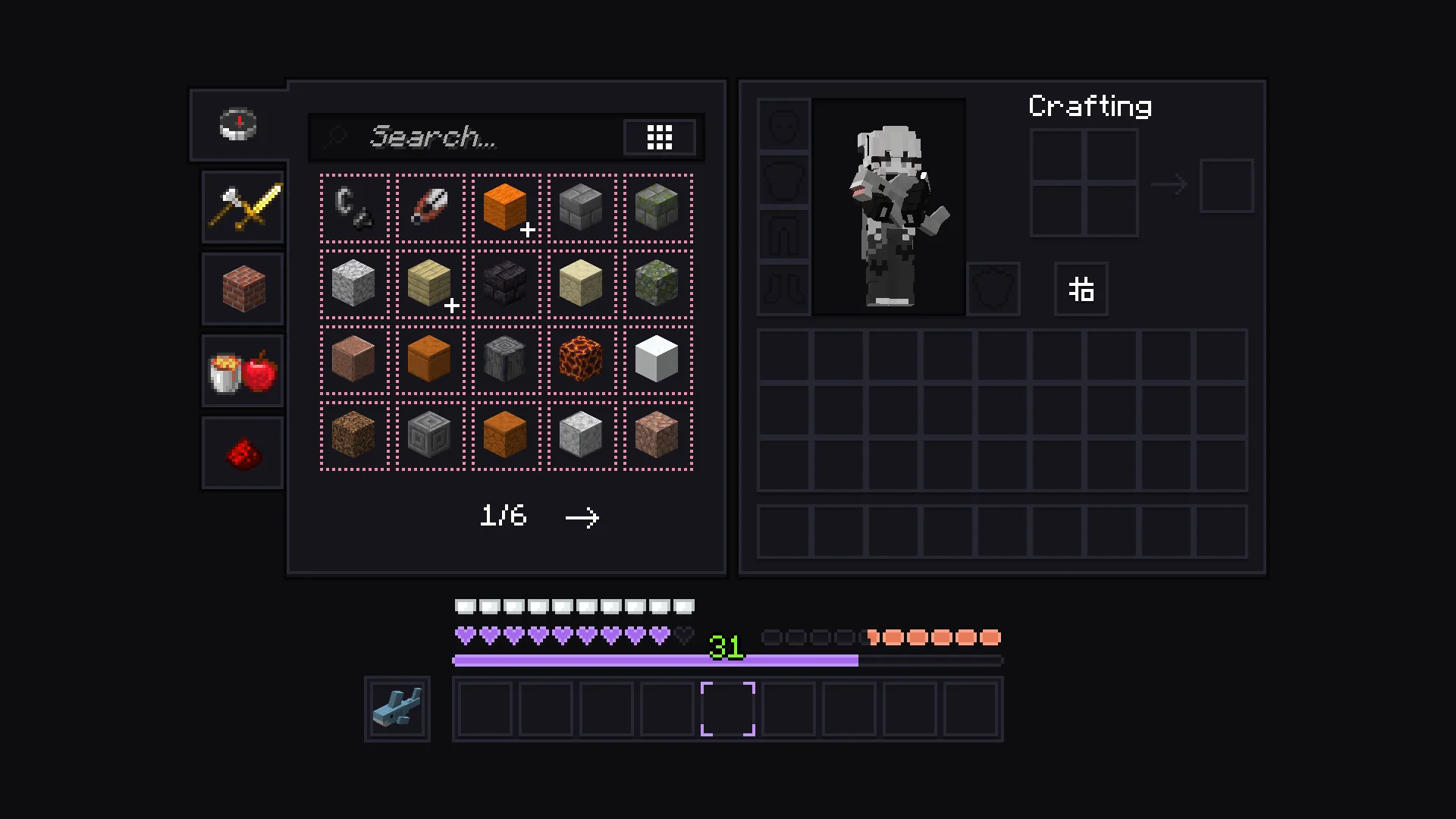Switch to the axe and sword equipment tab
Screen dimensions: 1456x819
click(243, 206)
